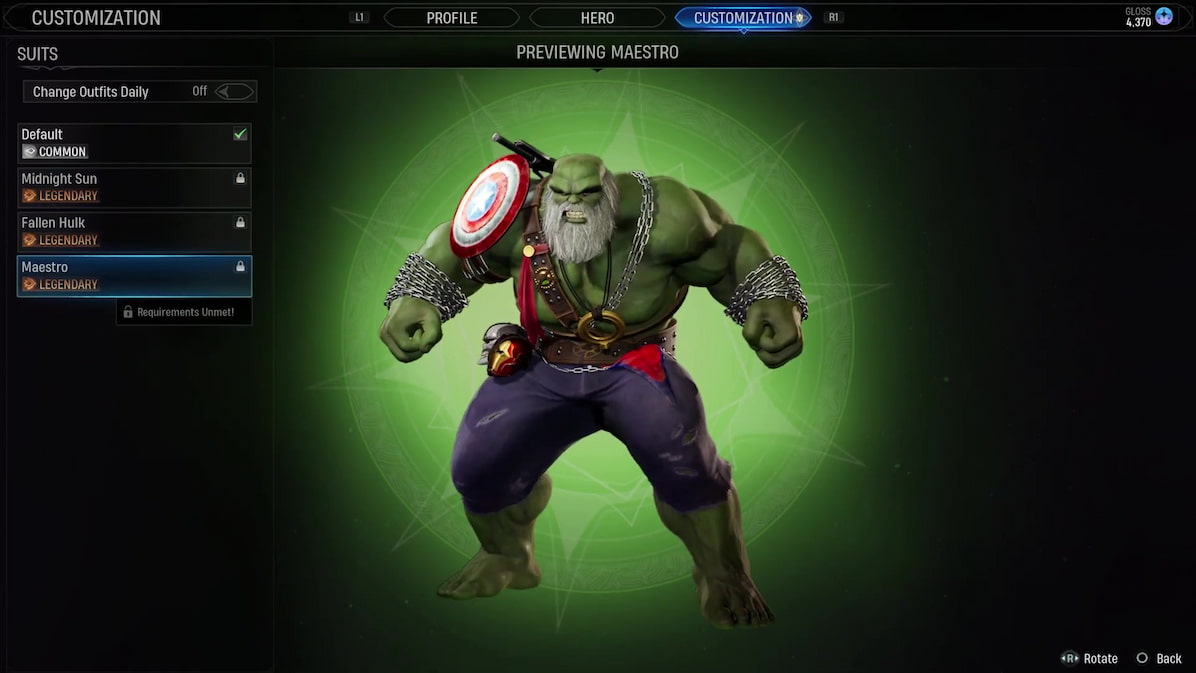Toggle the Change Outfits Daily setting
Viewport: 1196px width, 673px height.
tap(236, 92)
